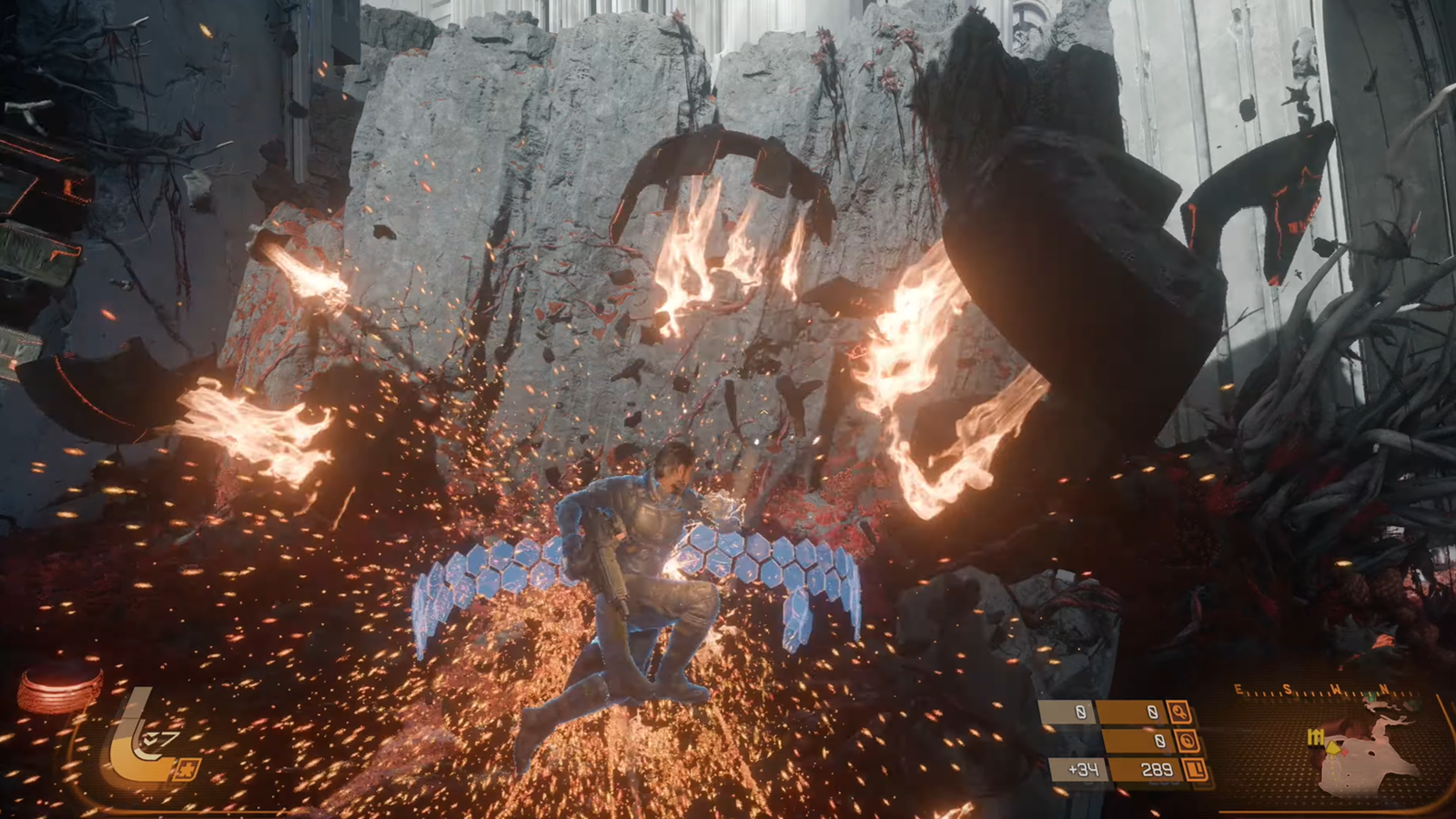Click the compass strip above the minimap
Viewport: 1456px width, 819px height.
tap(1324, 692)
